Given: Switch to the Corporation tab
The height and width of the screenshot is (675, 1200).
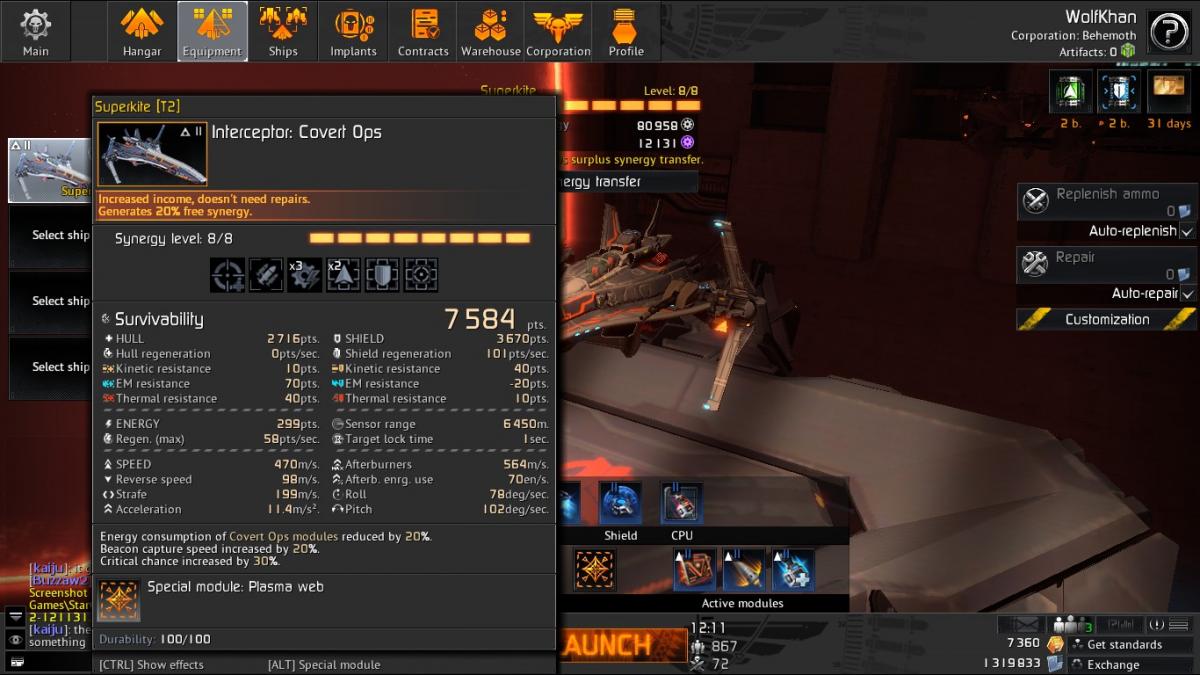Looking at the screenshot, I should 558,31.
